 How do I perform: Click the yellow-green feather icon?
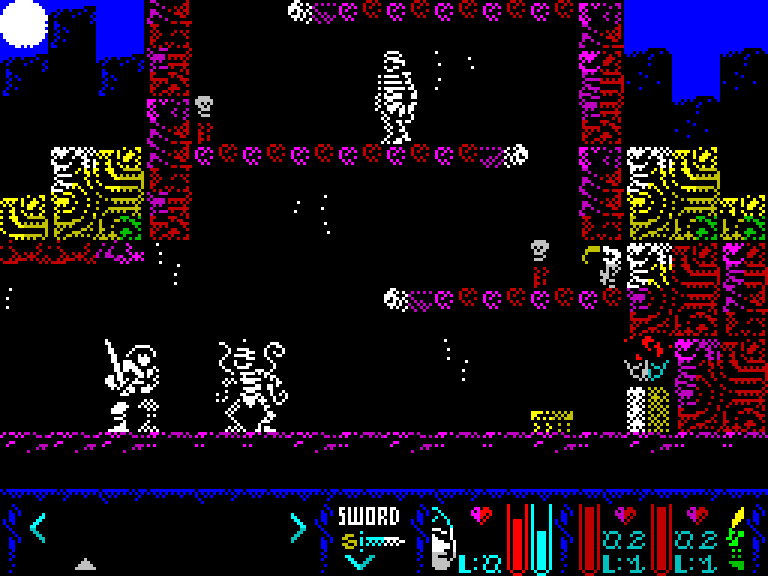[x=737, y=536]
